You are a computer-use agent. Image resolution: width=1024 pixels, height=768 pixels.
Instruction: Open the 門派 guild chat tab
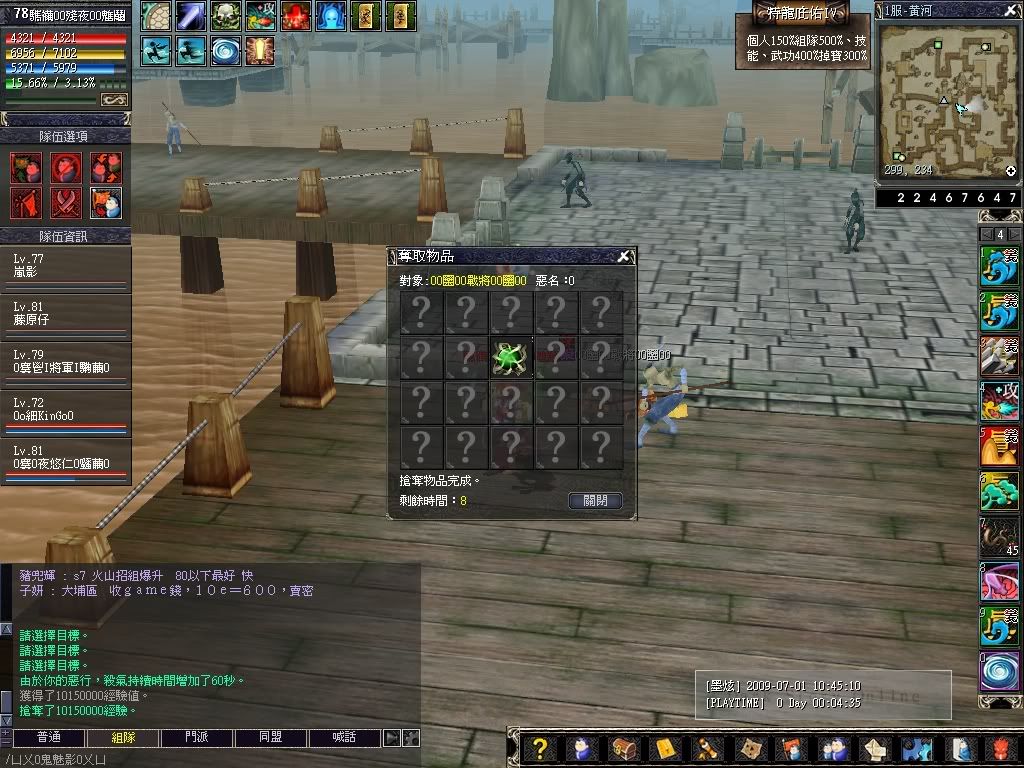pos(197,738)
